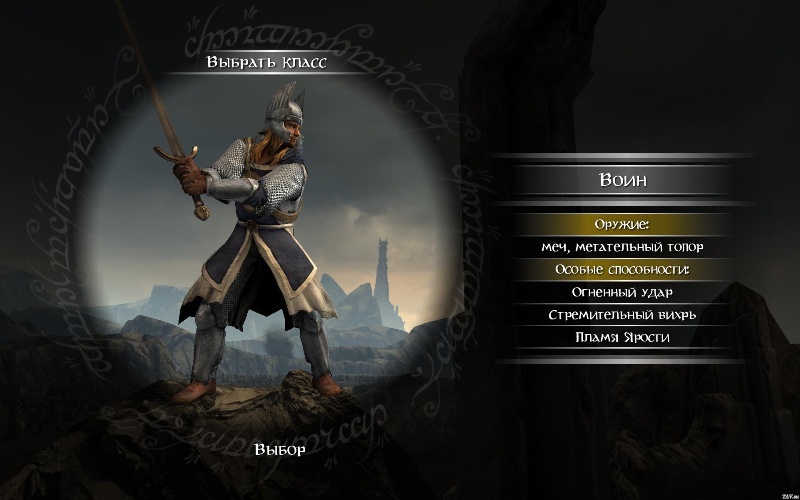Confirm class with the Выбор button
This screenshot has width=800, height=500.
tap(280, 448)
